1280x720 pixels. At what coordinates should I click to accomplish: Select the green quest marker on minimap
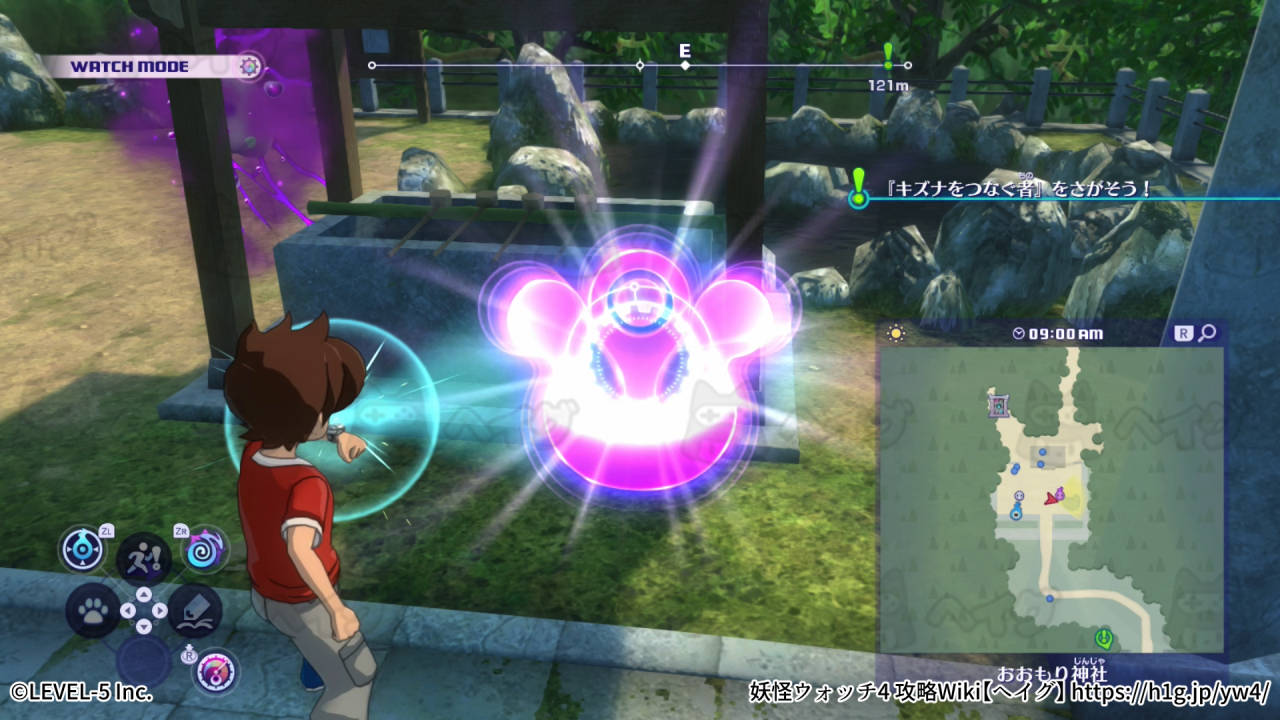1103,637
